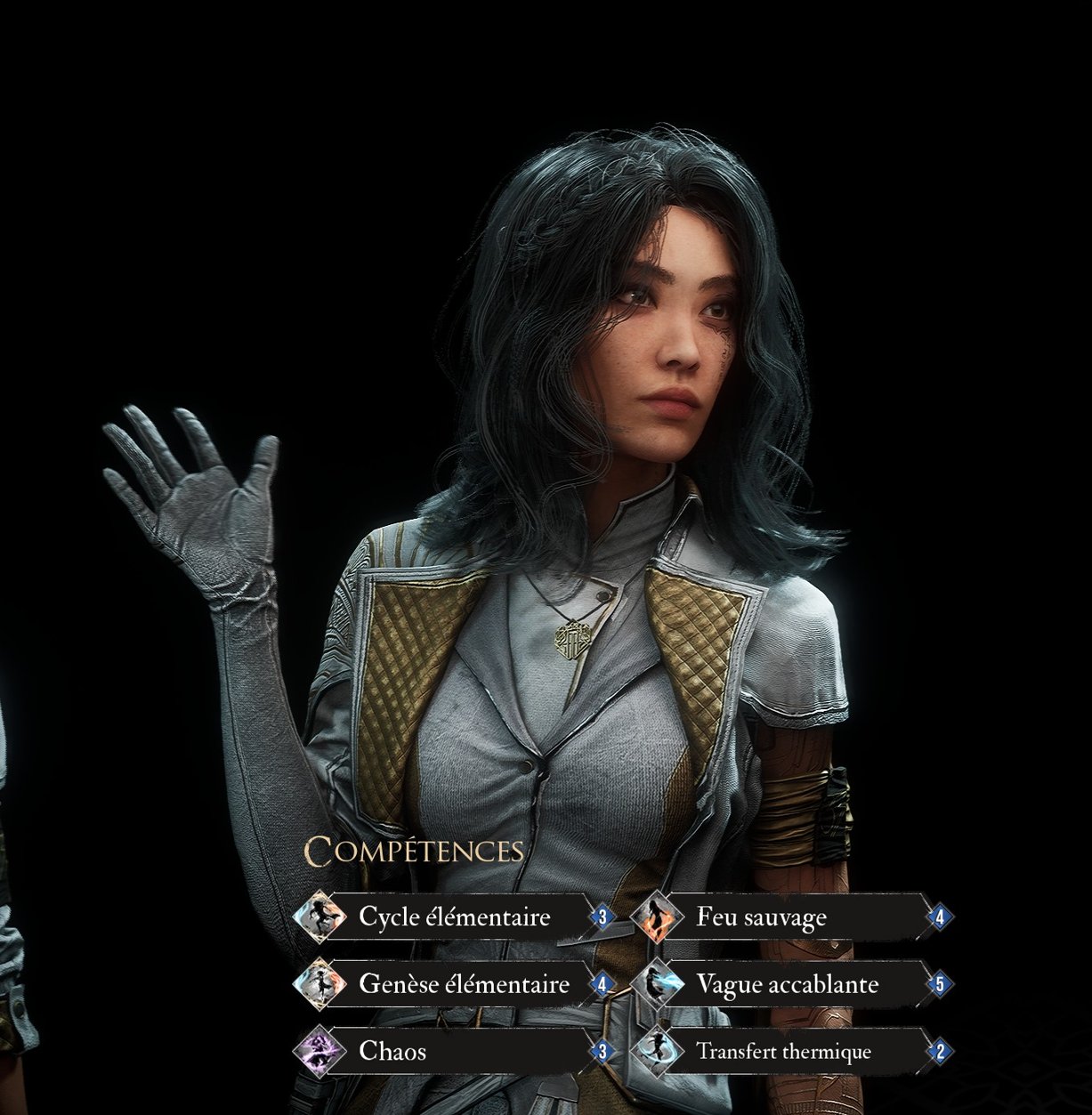This screenshot has width=1092, height=1115.
Task: Choose the Genèse élémentaire skill
Action: point(463,984)
